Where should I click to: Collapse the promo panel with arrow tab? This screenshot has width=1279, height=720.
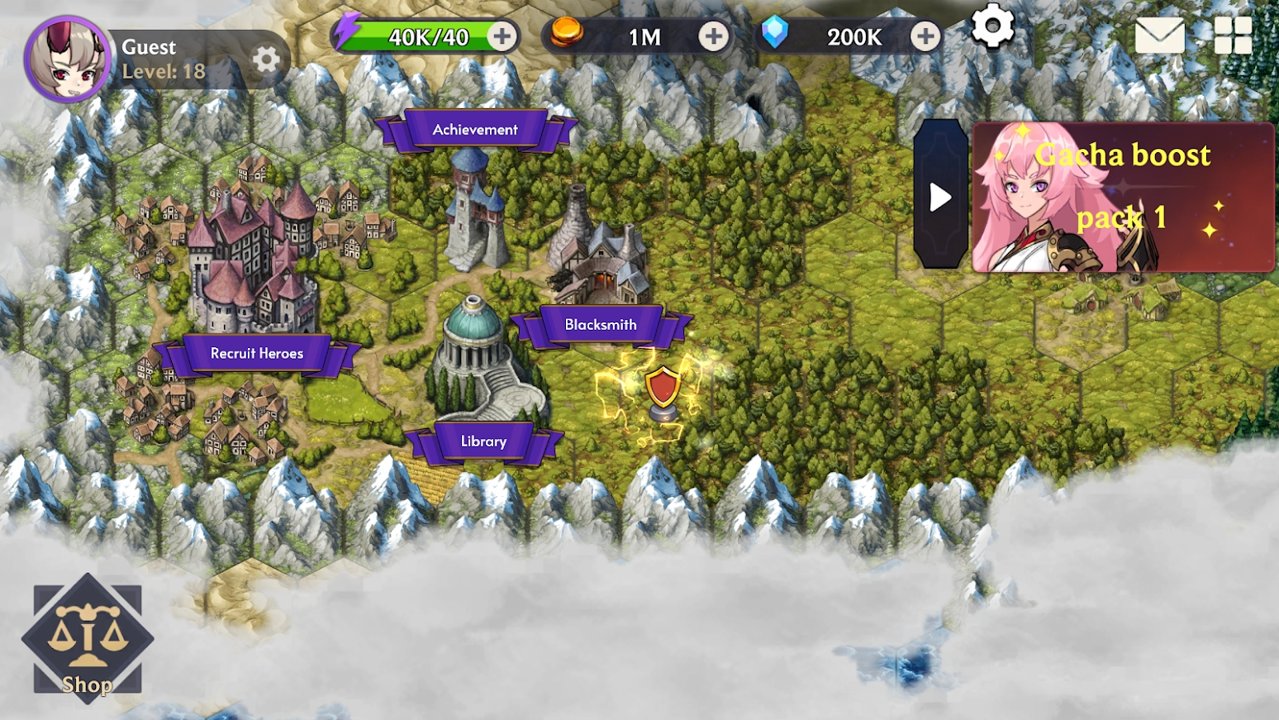[x=940, y=197]
